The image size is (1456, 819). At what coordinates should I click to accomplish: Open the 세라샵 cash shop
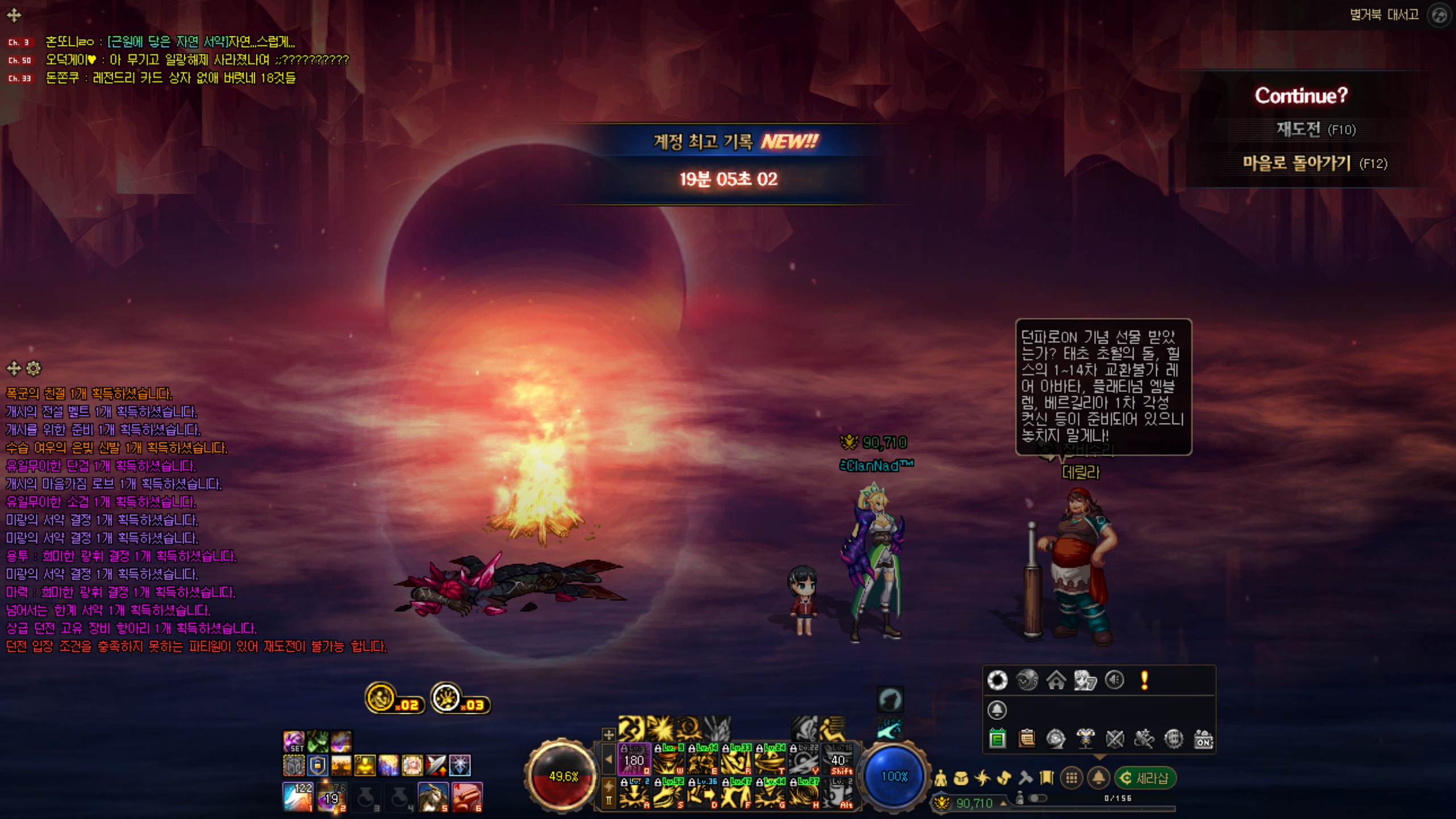click(1145, 778)
